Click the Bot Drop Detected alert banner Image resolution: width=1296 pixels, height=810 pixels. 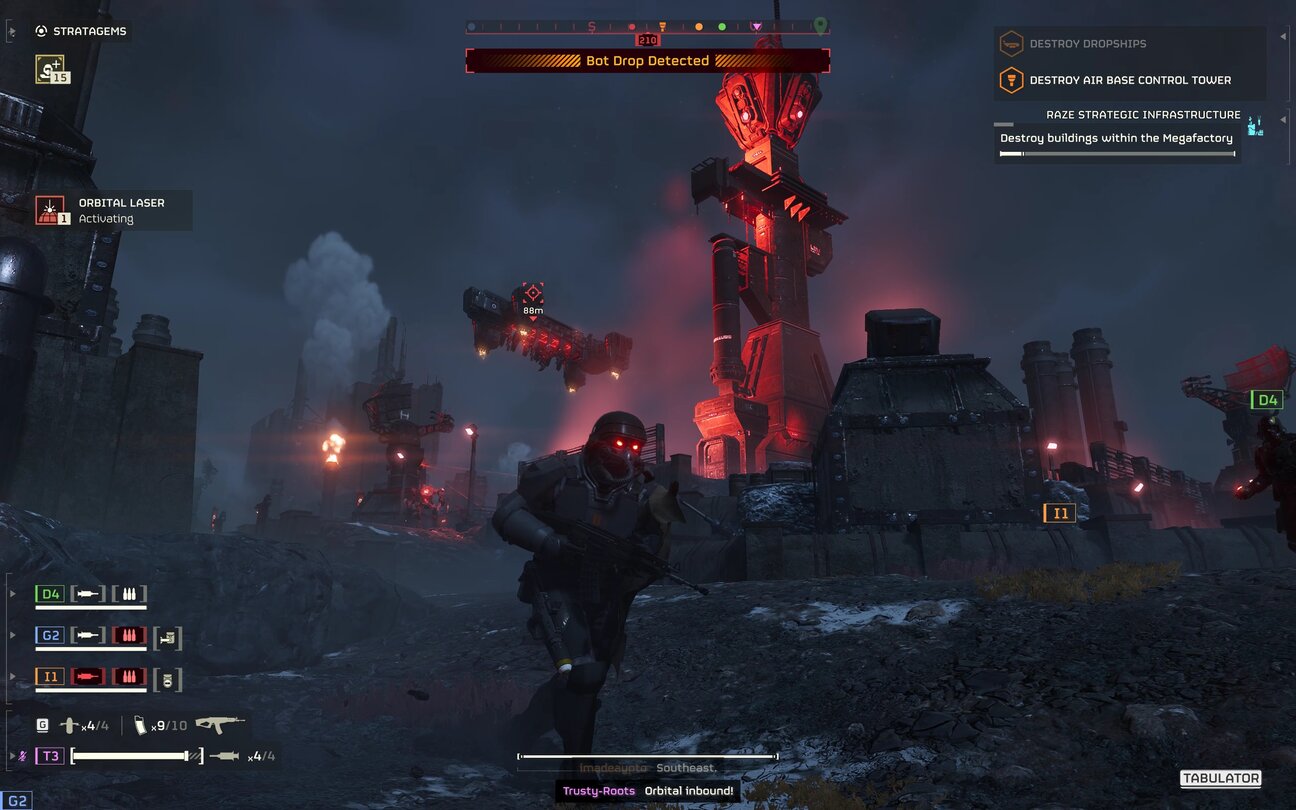647,61
